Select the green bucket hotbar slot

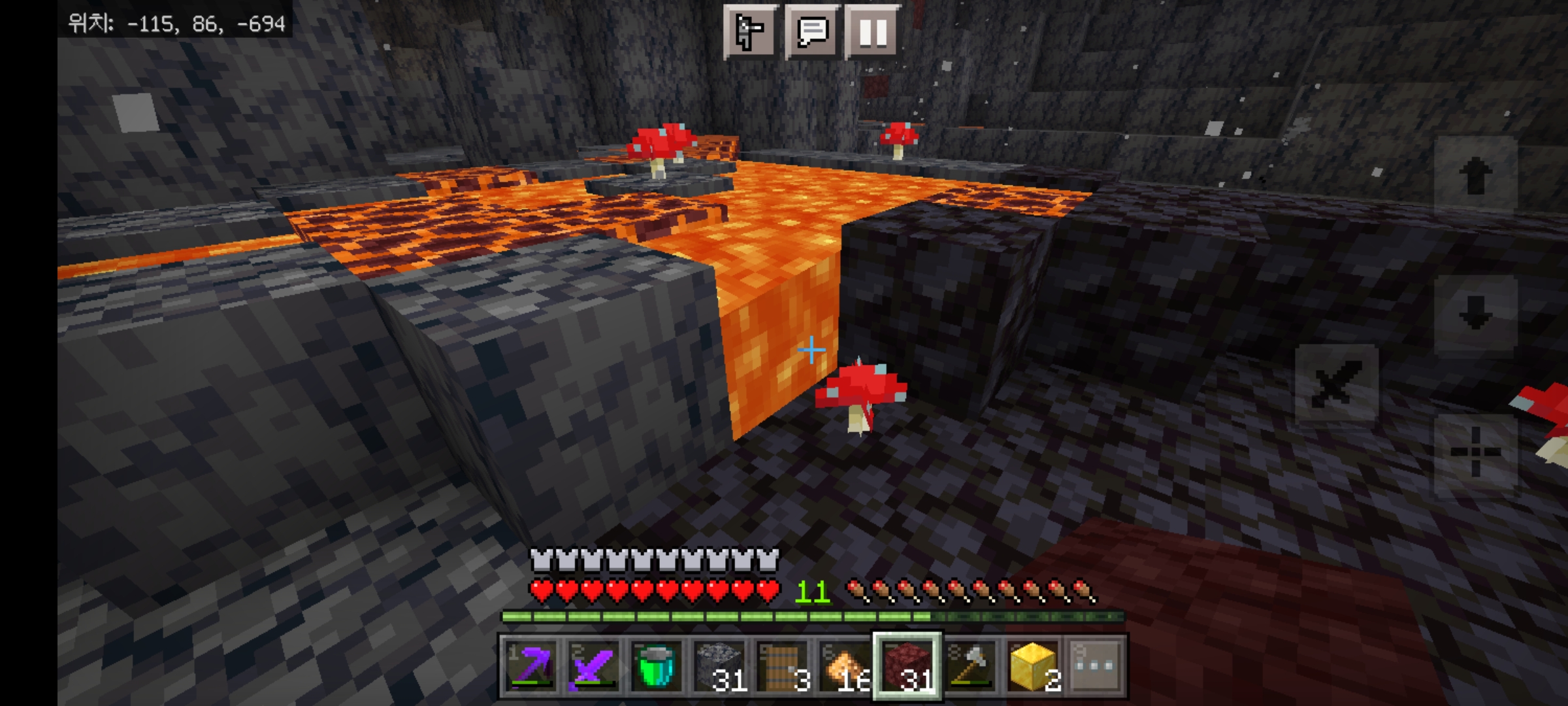point(655,666)
